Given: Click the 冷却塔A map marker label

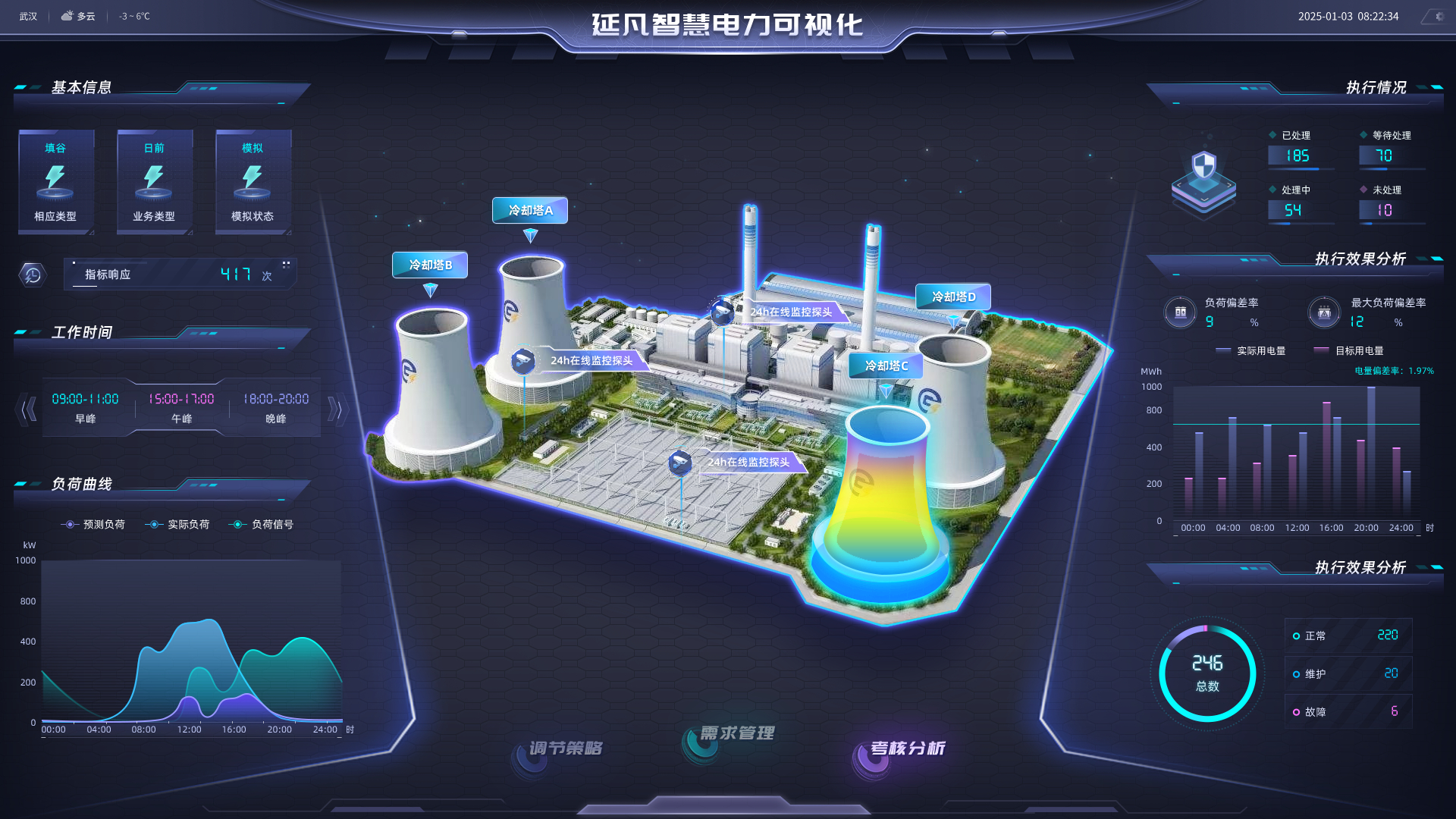Looking at the screenshot, I should [x=530, y=210].
